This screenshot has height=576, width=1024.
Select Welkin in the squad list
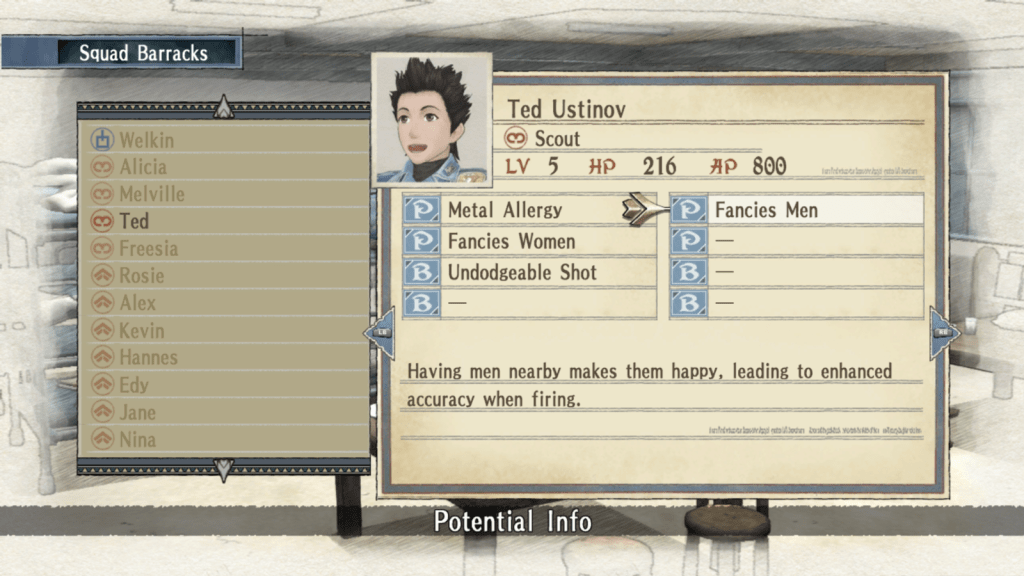(146, 140)
